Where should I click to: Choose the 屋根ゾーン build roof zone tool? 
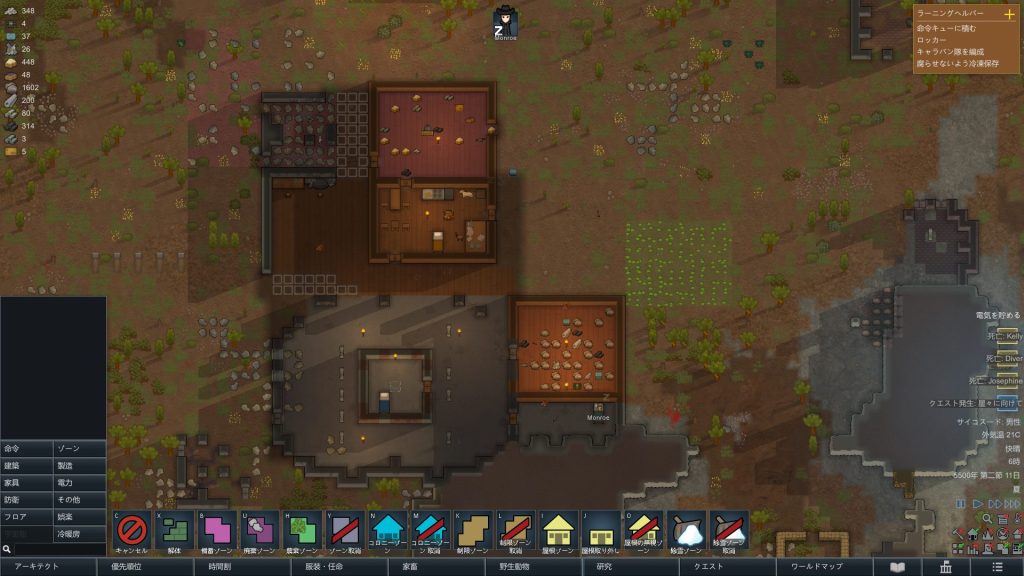559,530
